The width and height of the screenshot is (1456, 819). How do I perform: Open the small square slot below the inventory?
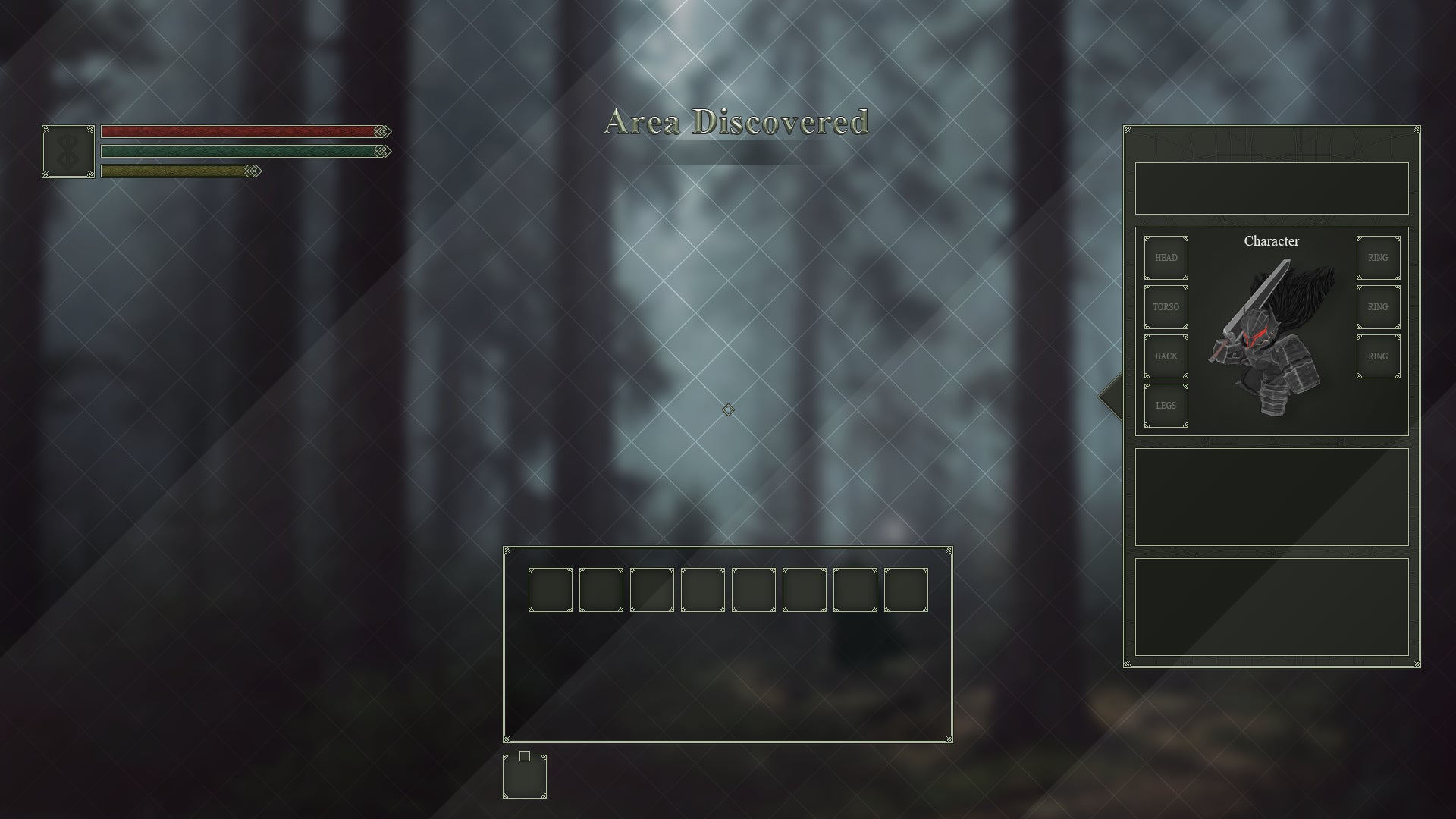tap(525, 777)
